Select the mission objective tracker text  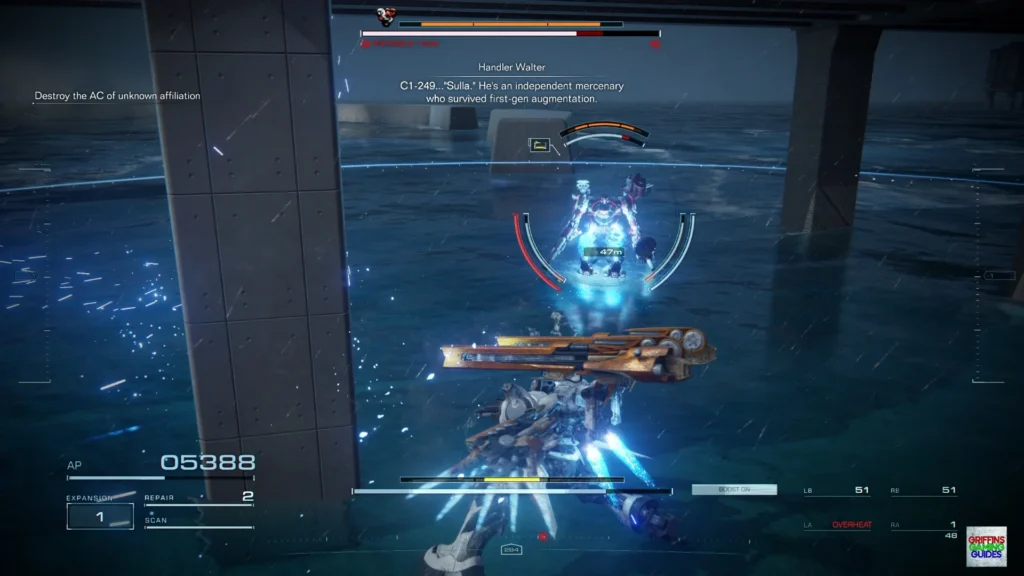(x=117, y=96)
